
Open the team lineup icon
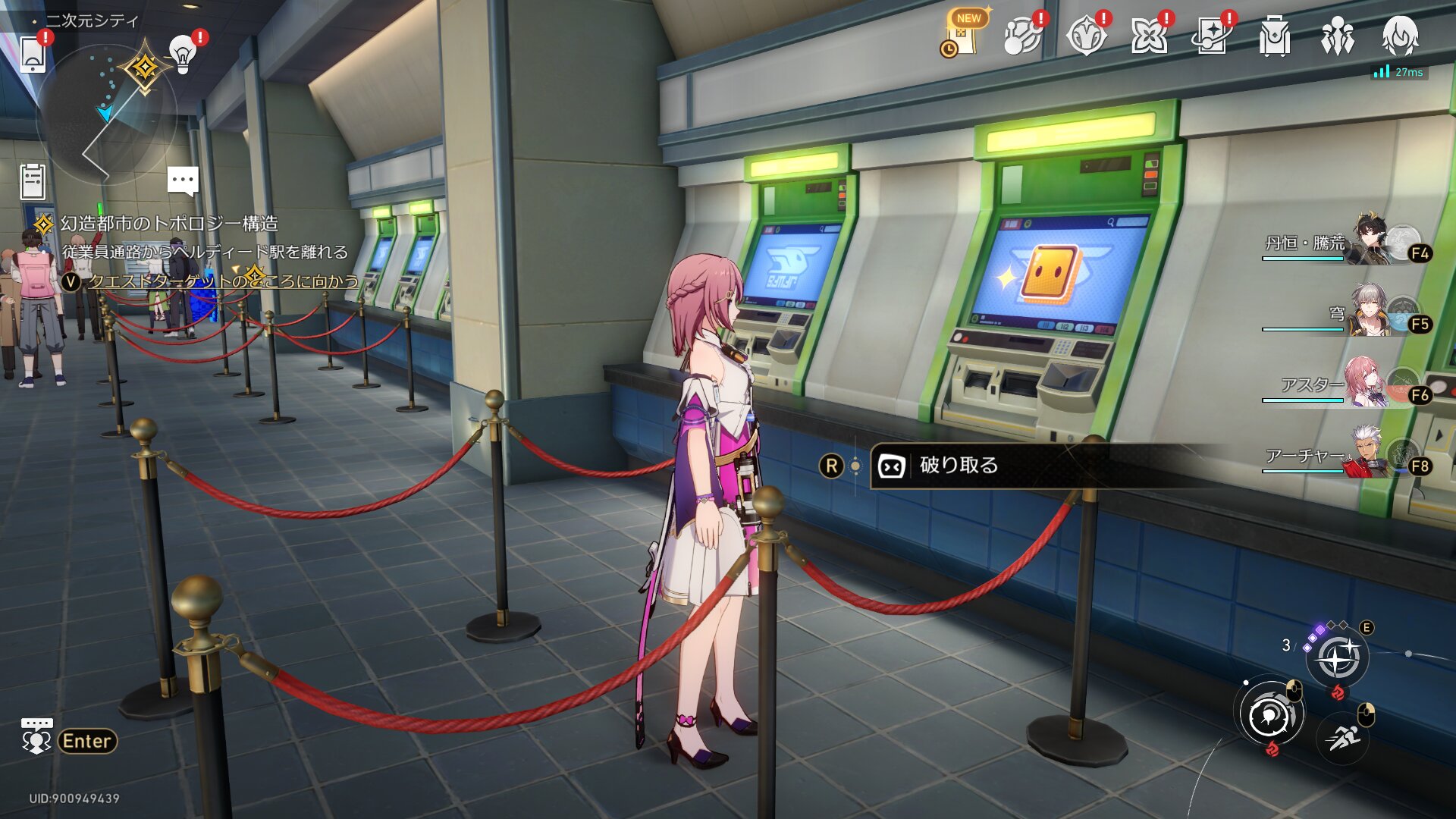coord(1337,36)
